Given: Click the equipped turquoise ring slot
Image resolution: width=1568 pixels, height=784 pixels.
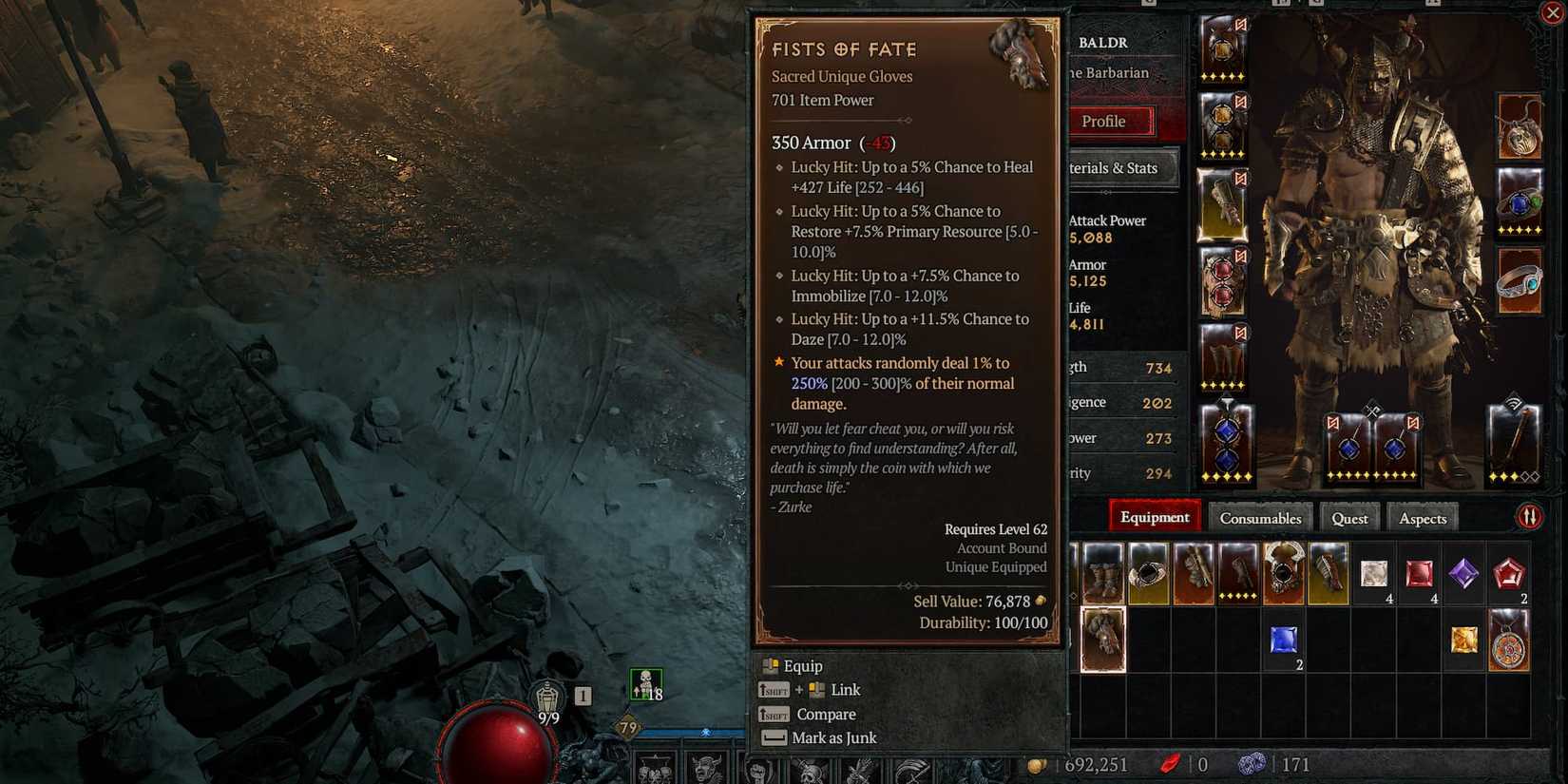Looking at the screenshot, I should coord(1519,280).
